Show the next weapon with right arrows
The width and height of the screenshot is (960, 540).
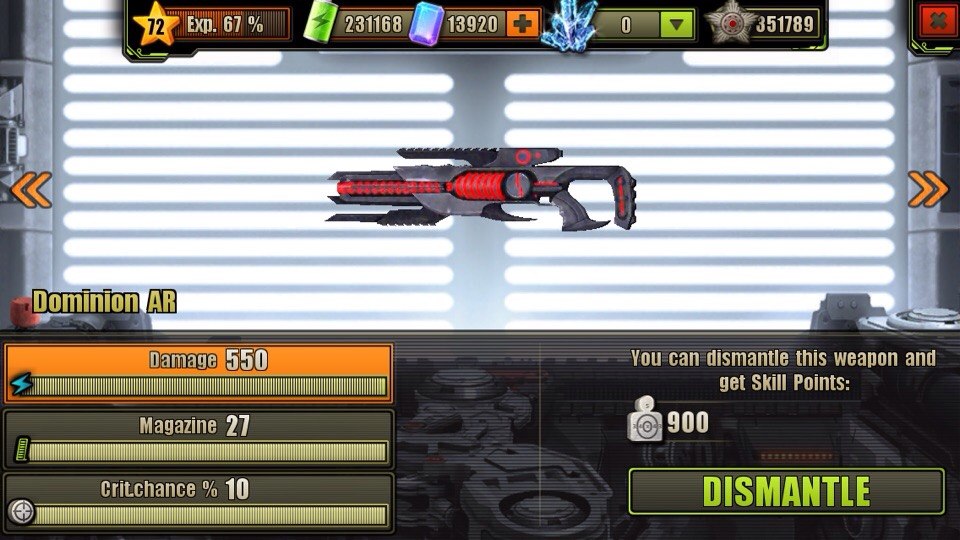927,189
